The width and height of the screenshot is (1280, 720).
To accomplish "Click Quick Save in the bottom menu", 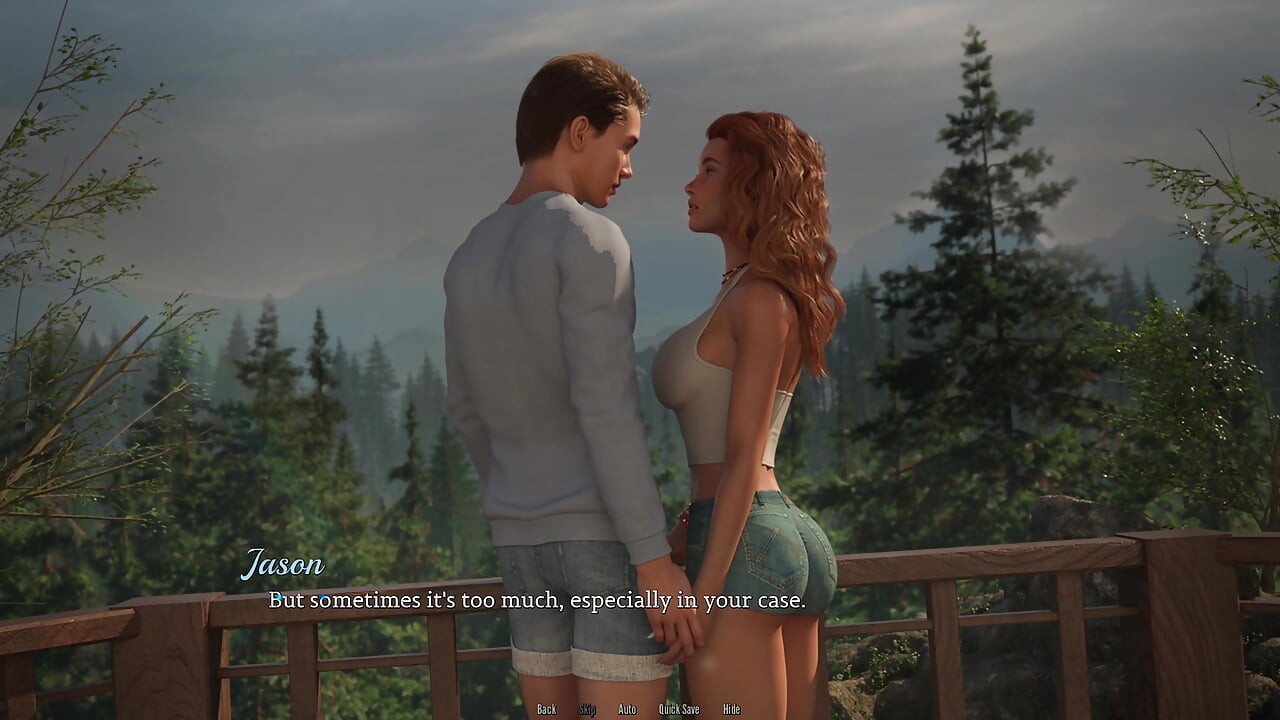I will coord(679,709).
